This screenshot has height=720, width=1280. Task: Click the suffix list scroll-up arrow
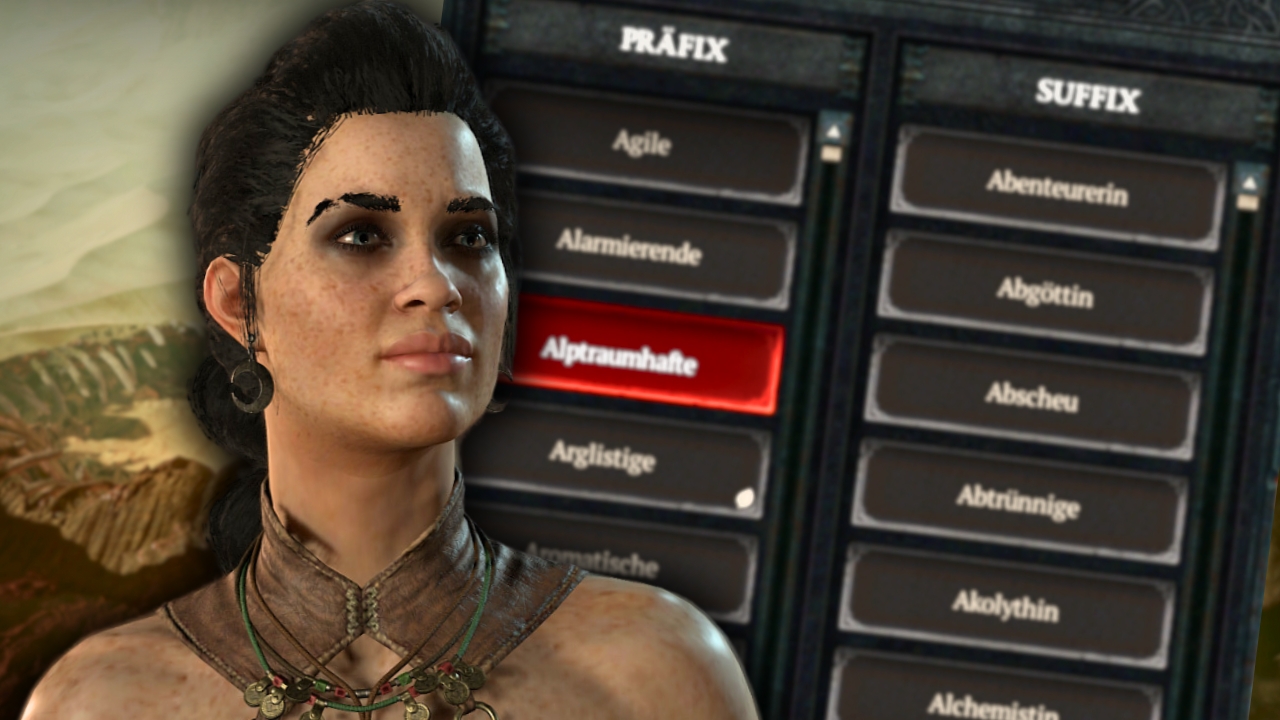click(1248, 180)
